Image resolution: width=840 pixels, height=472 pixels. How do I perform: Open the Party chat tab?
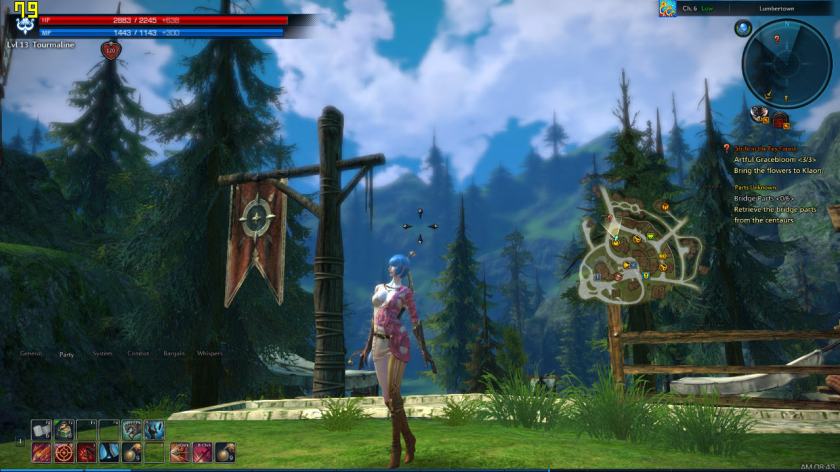[x=67, y=354]
